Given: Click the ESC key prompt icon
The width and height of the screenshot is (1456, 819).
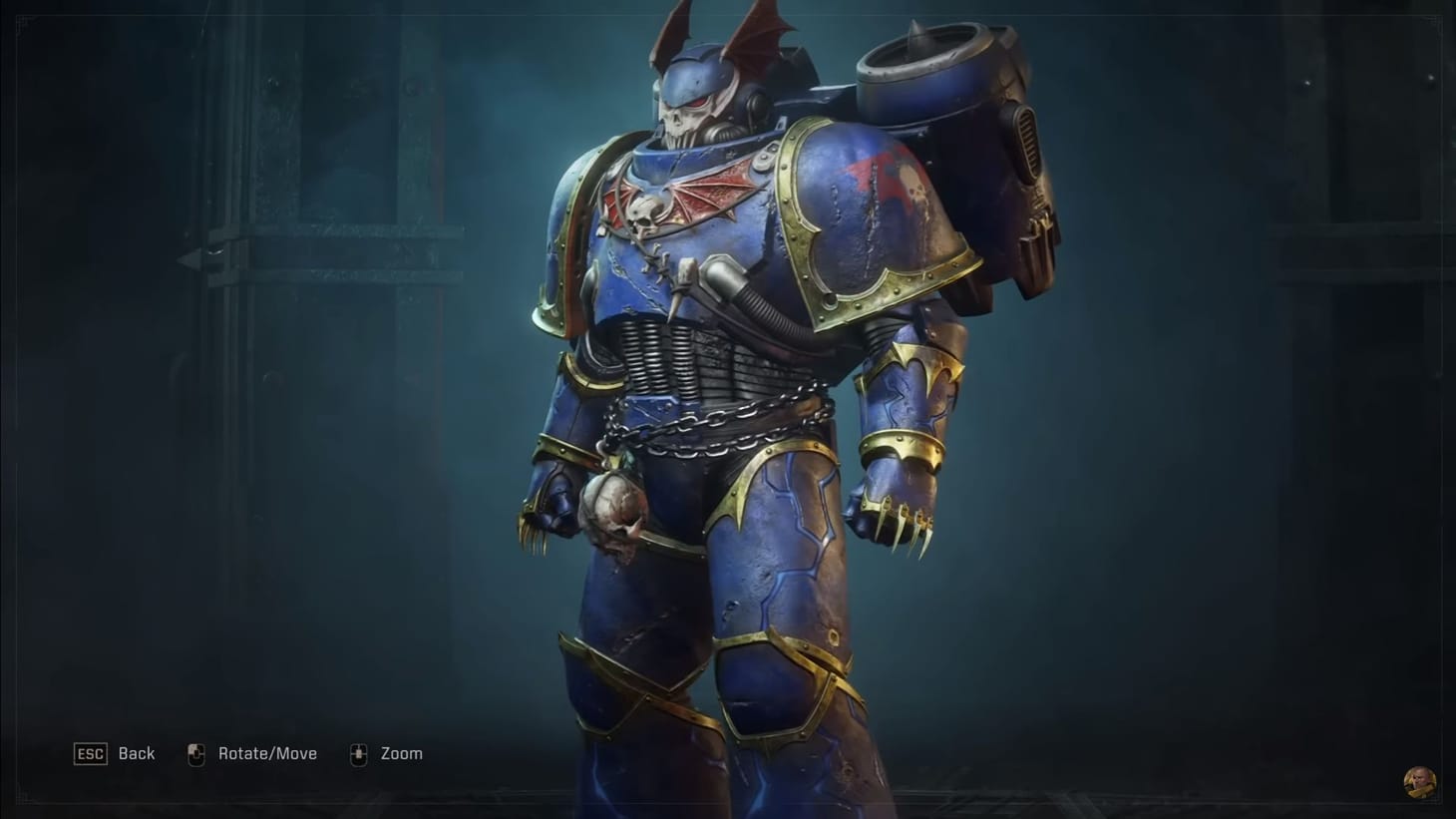Looking at the screenshot, I should 89,754.
